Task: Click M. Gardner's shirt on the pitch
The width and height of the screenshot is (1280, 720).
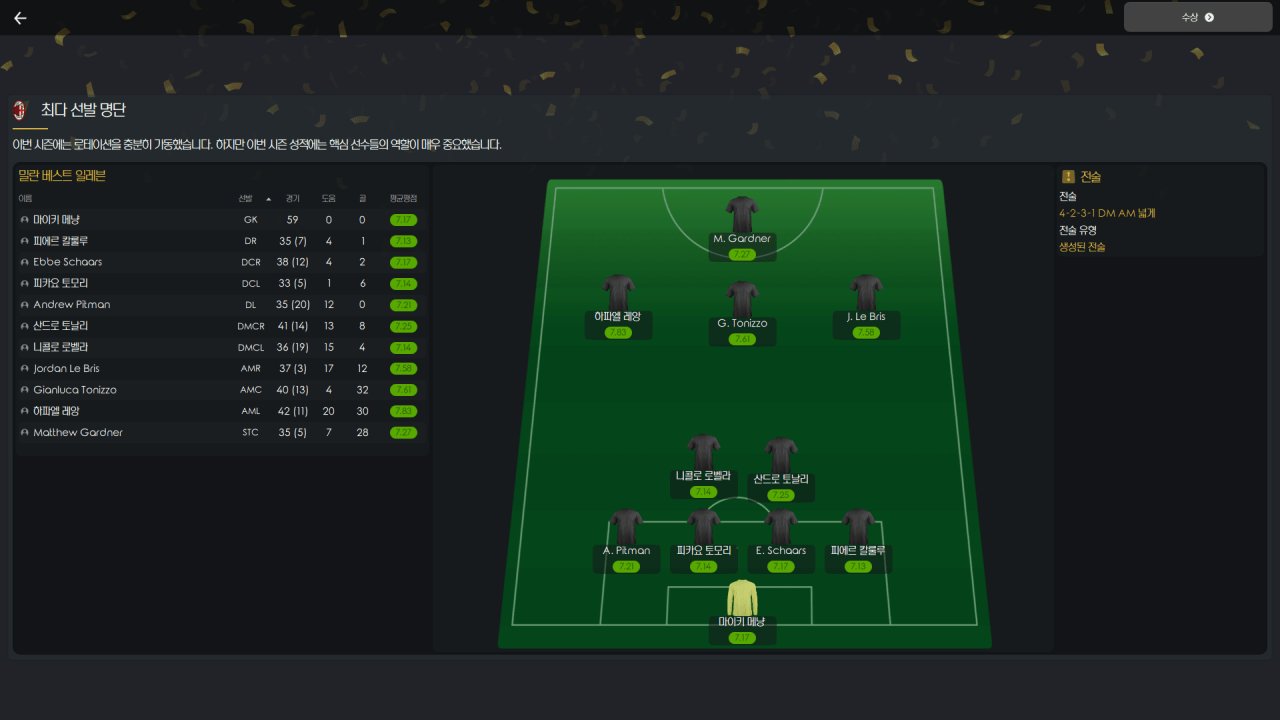Action: [742, 214]
